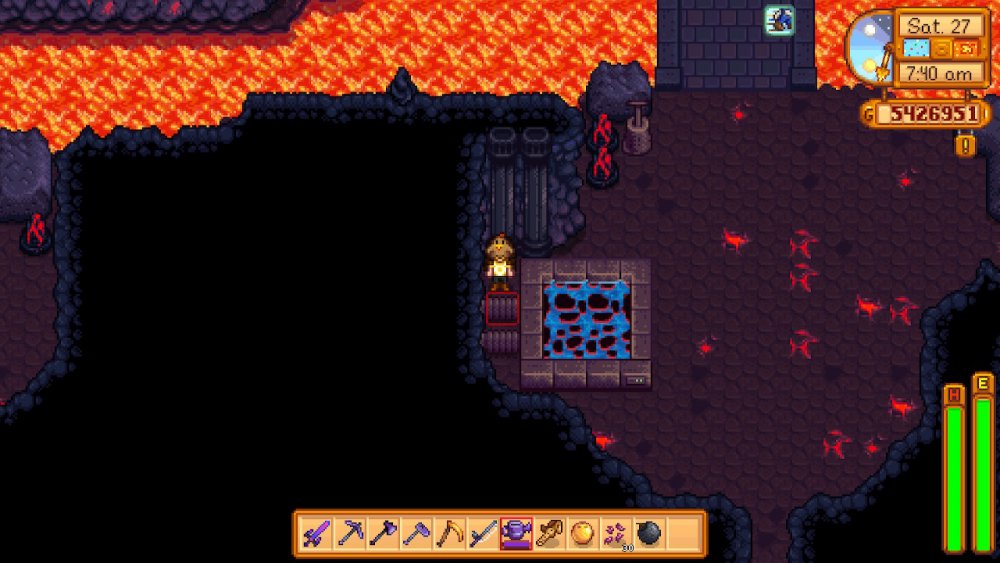Equip the hoe from the toolbar
The image size is (1000, 563).
pos(416,534)
